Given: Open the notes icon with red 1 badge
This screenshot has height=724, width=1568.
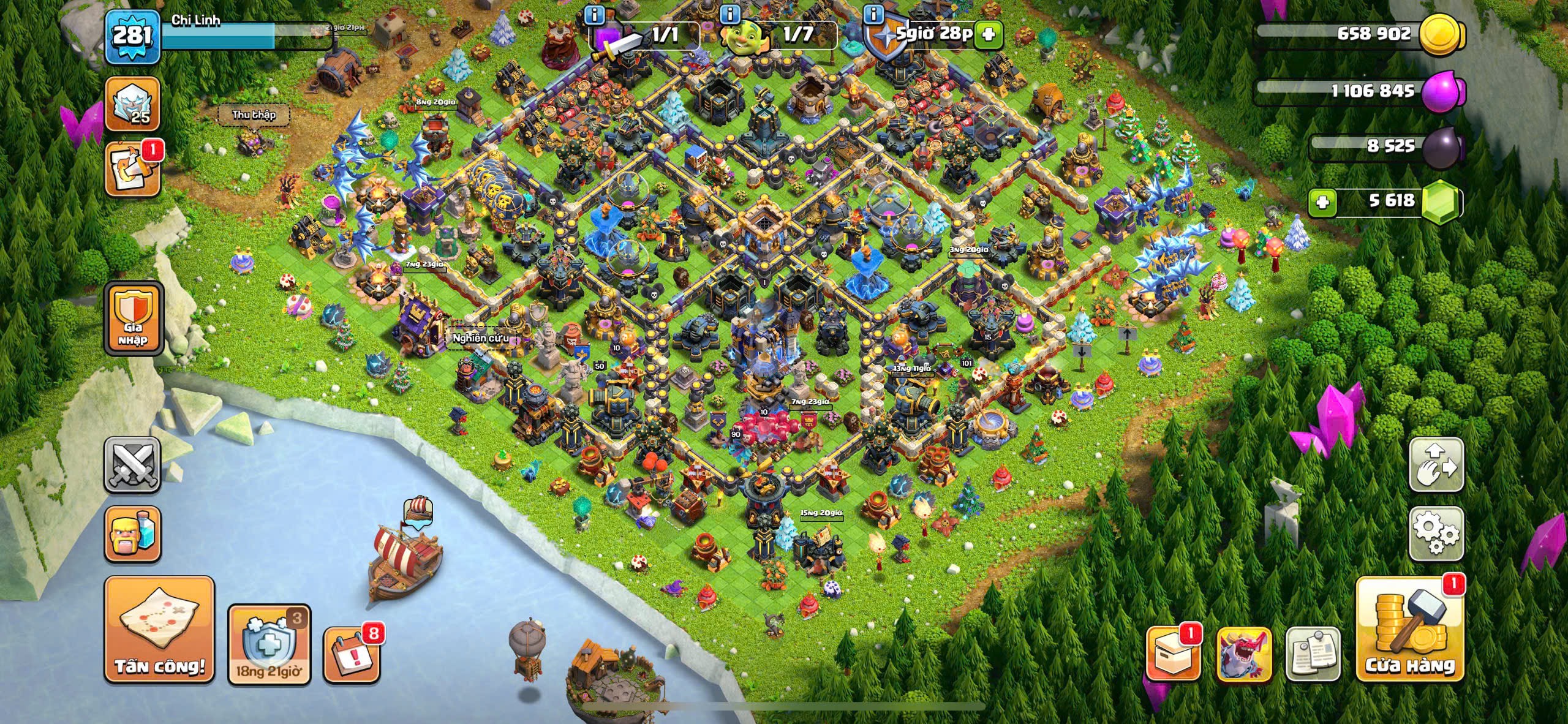Looking at the screenshot, I should point(133,170).
